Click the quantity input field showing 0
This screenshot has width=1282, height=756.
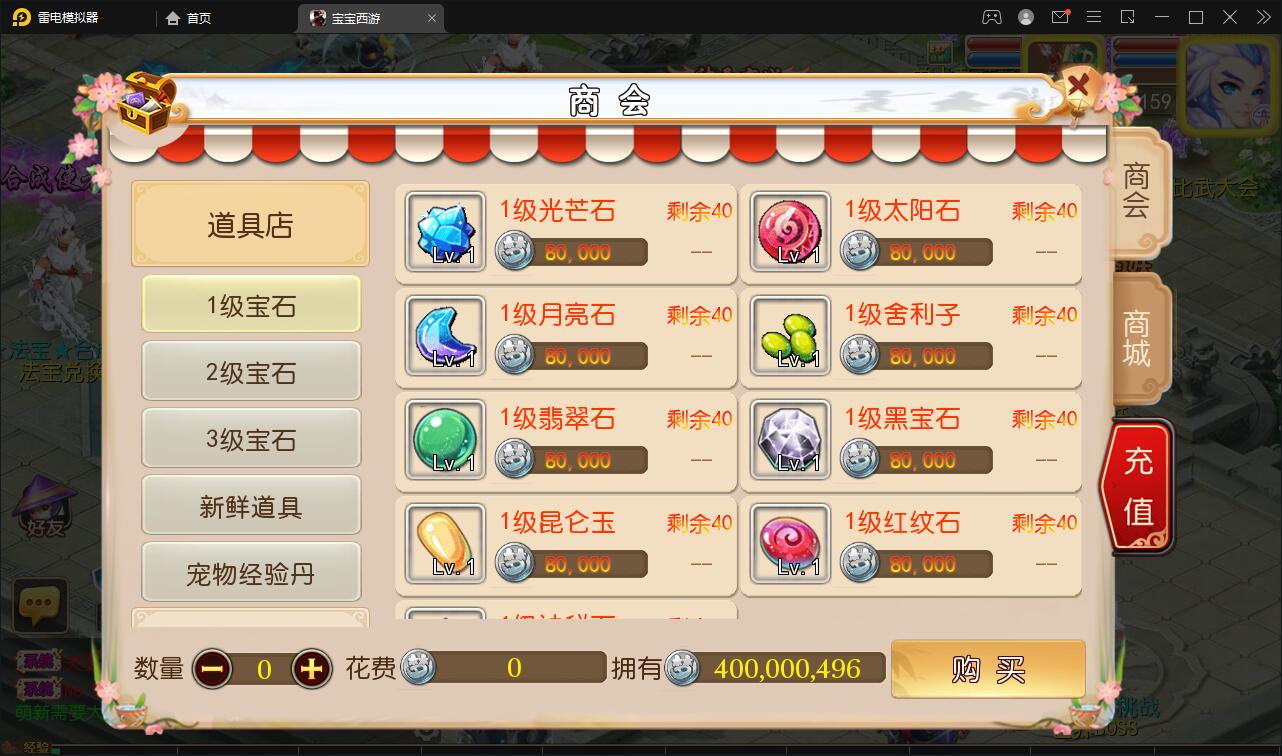pos(262,668)
